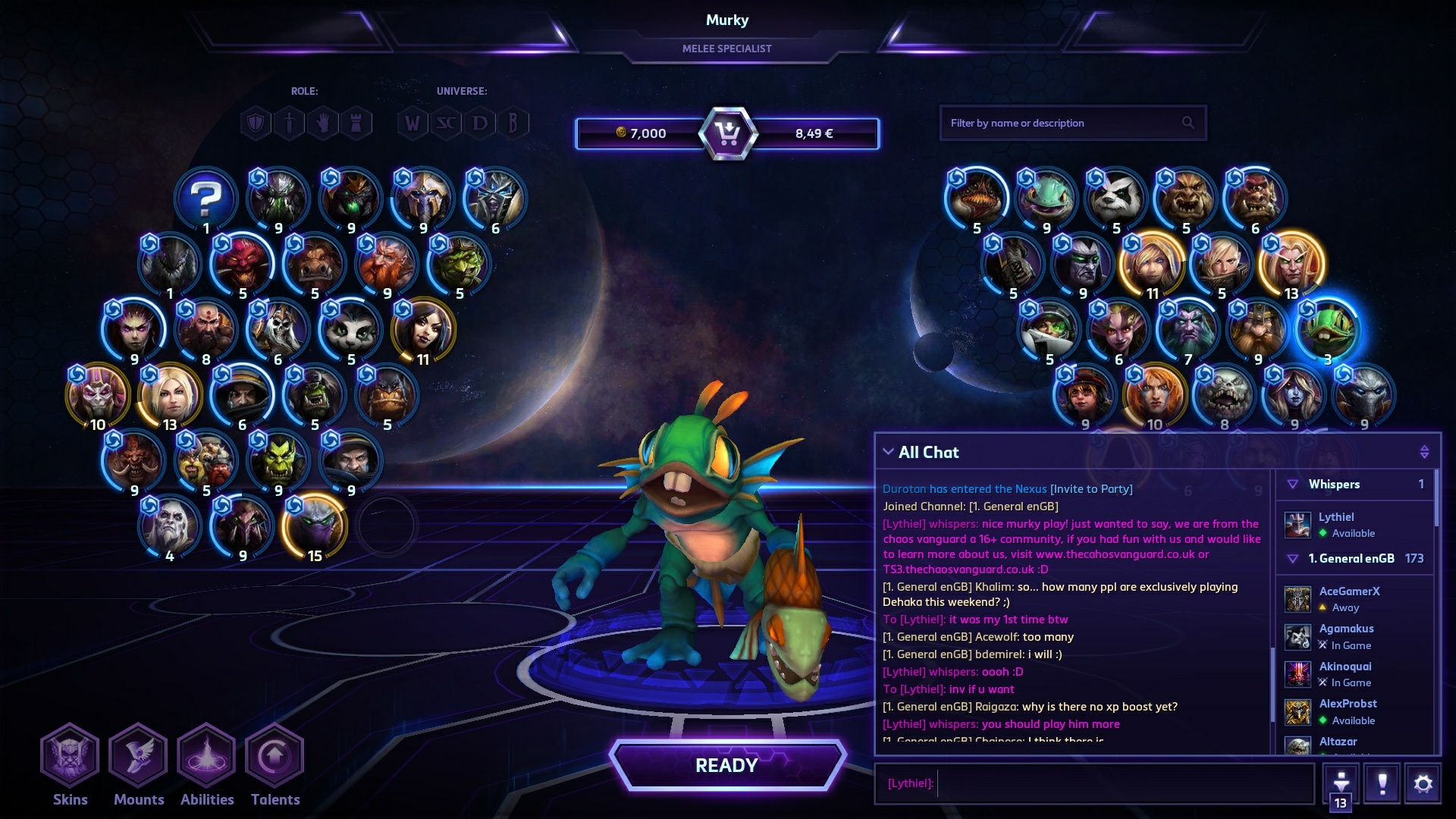This screenshot has height=819, width=1456.
Task: Filter heroes by Warcraft universe
Action: click(x=412, y=123)
